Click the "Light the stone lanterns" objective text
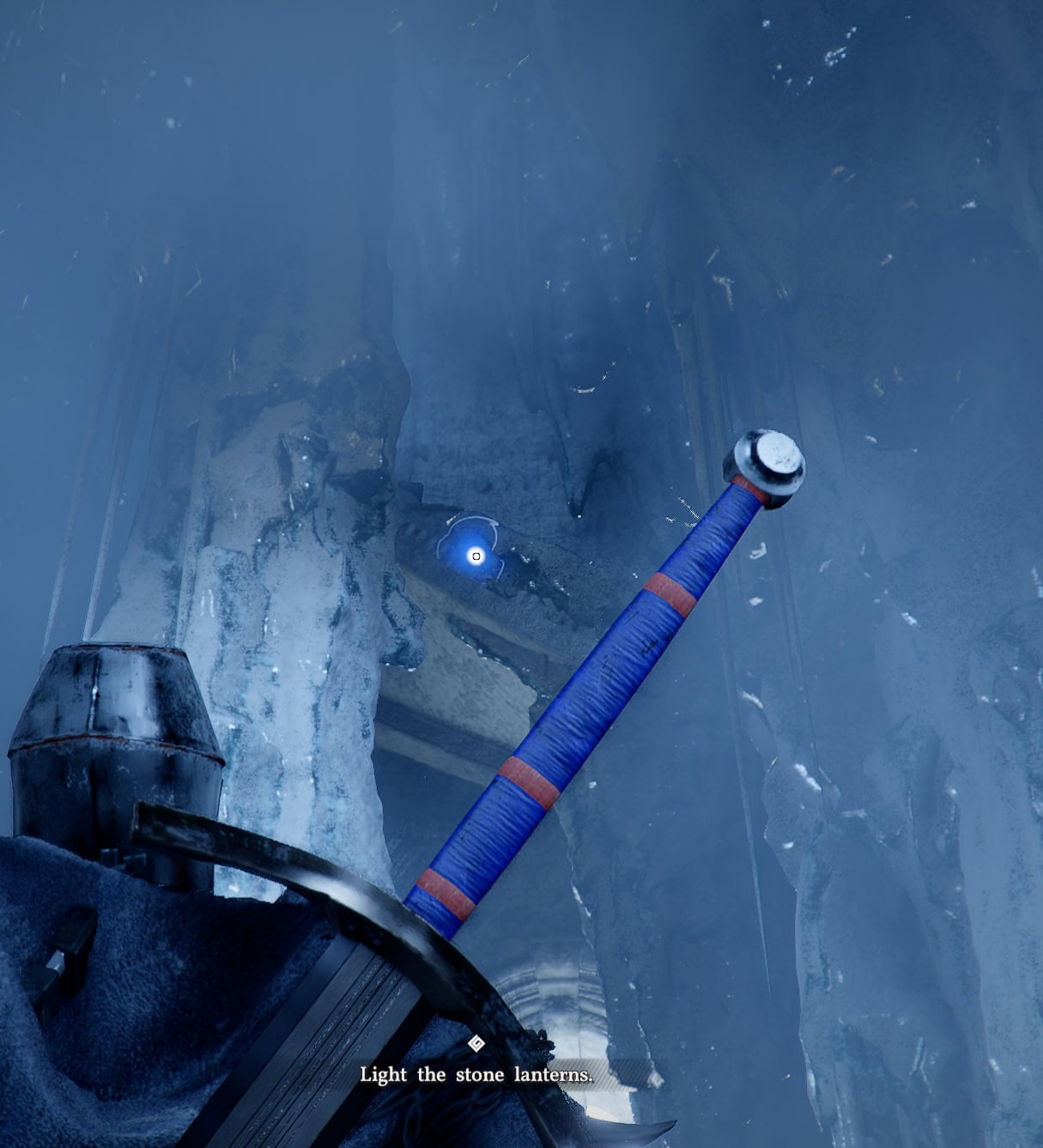1043x1148 pixels. tap(476, 1074)
